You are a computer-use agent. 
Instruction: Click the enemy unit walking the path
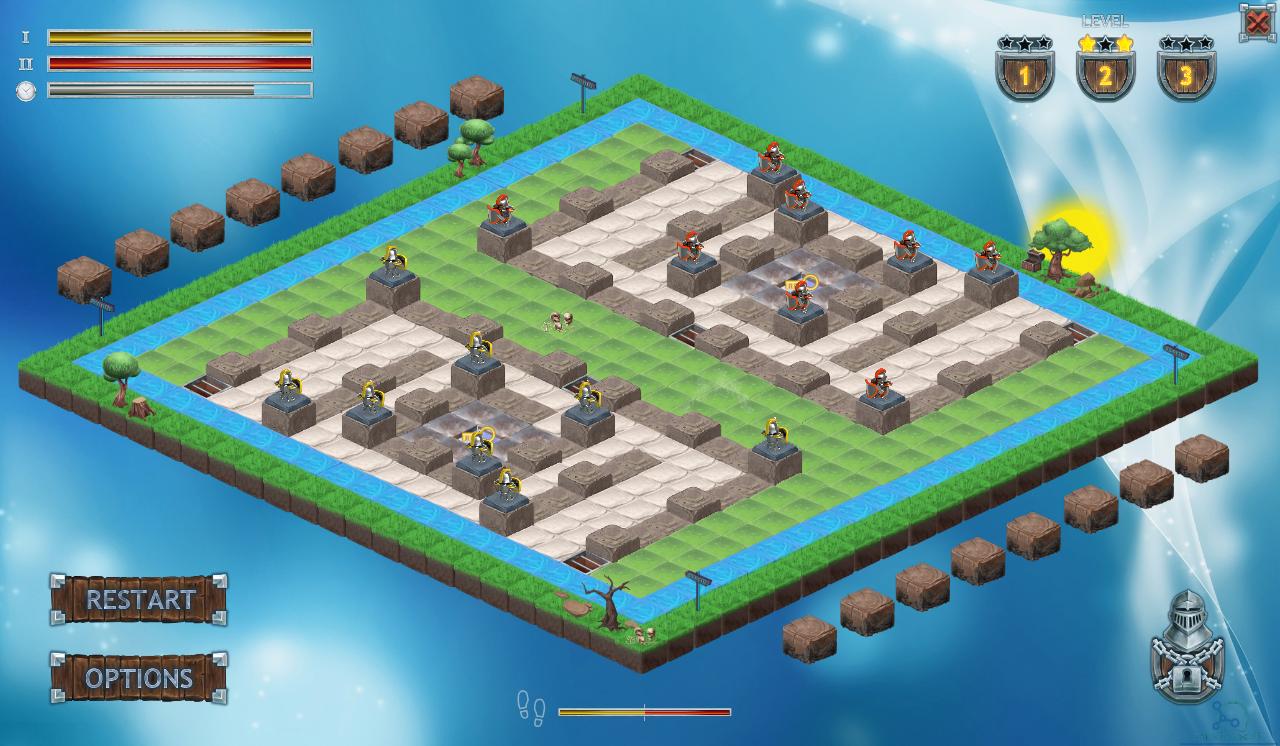click(x=560, y=318)
